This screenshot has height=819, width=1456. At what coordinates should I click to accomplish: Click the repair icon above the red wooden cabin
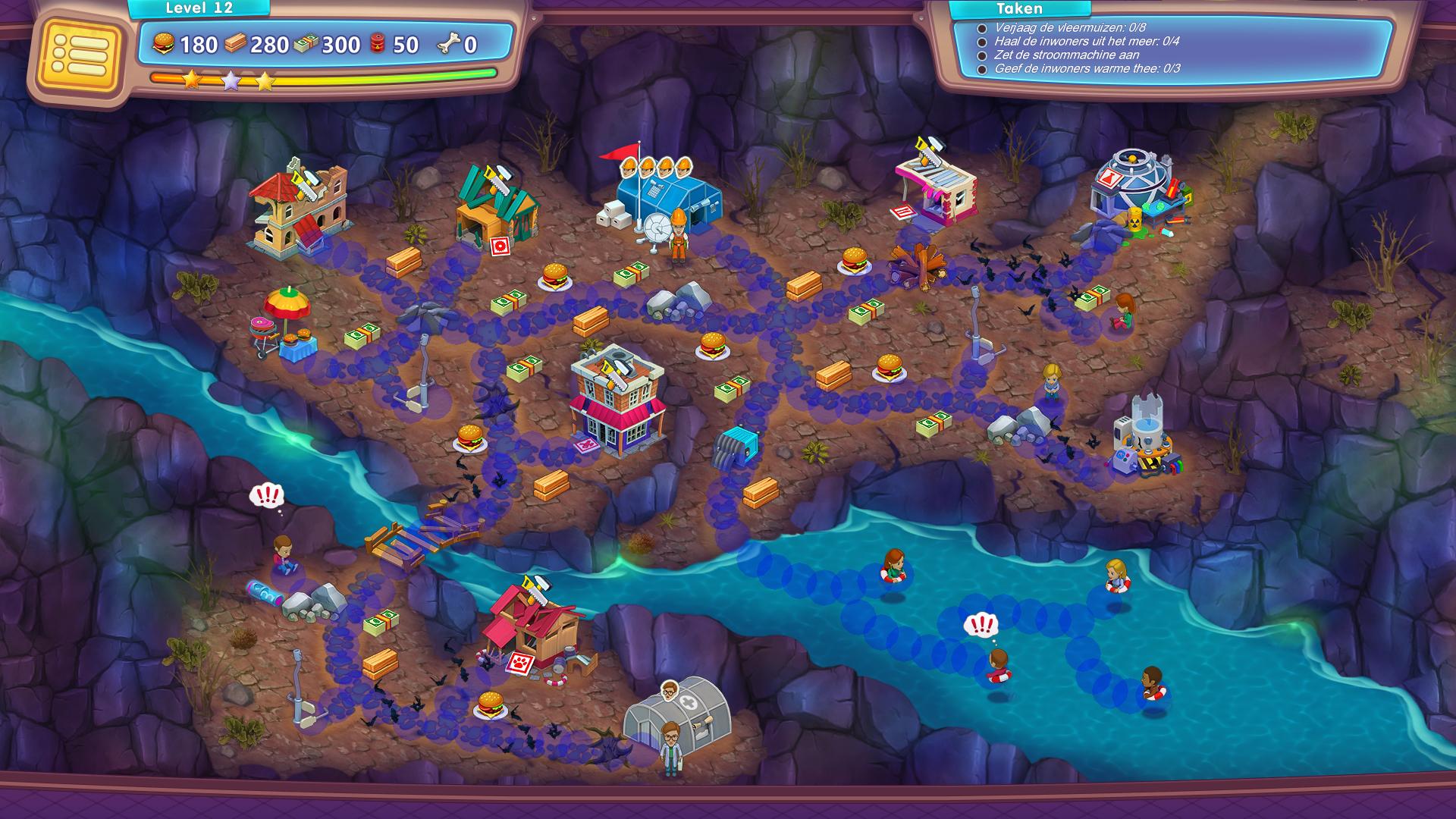[x=534, y=589]
